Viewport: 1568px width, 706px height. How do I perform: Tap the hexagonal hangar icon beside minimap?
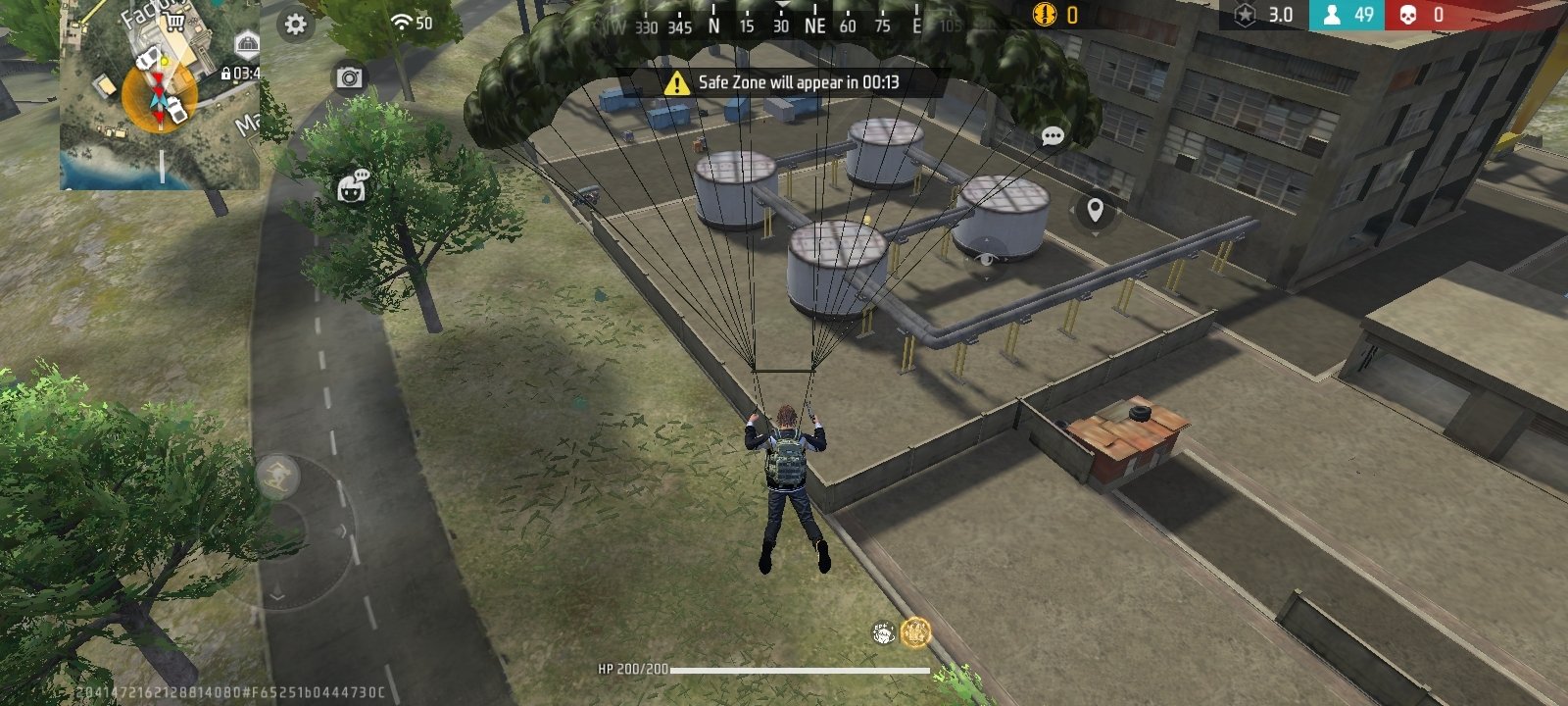pos(248,43)
